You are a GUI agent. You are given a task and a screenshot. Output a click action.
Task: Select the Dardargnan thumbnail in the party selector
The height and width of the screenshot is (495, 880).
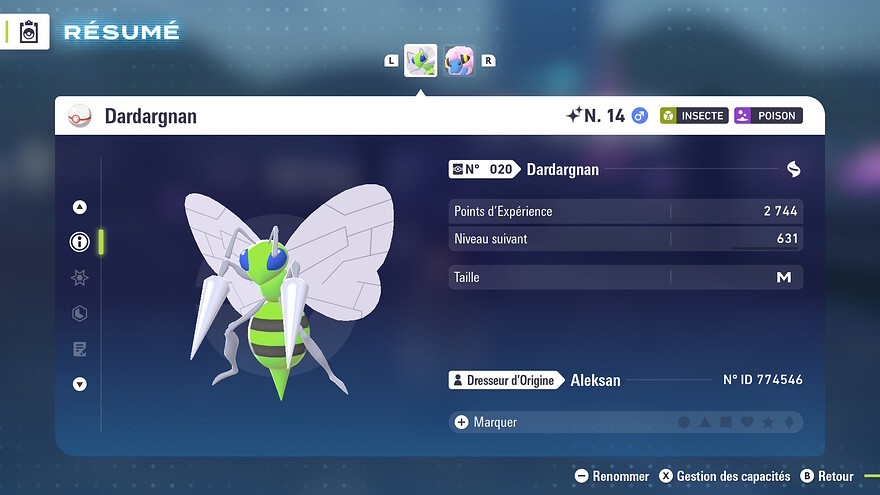point(420,61)
